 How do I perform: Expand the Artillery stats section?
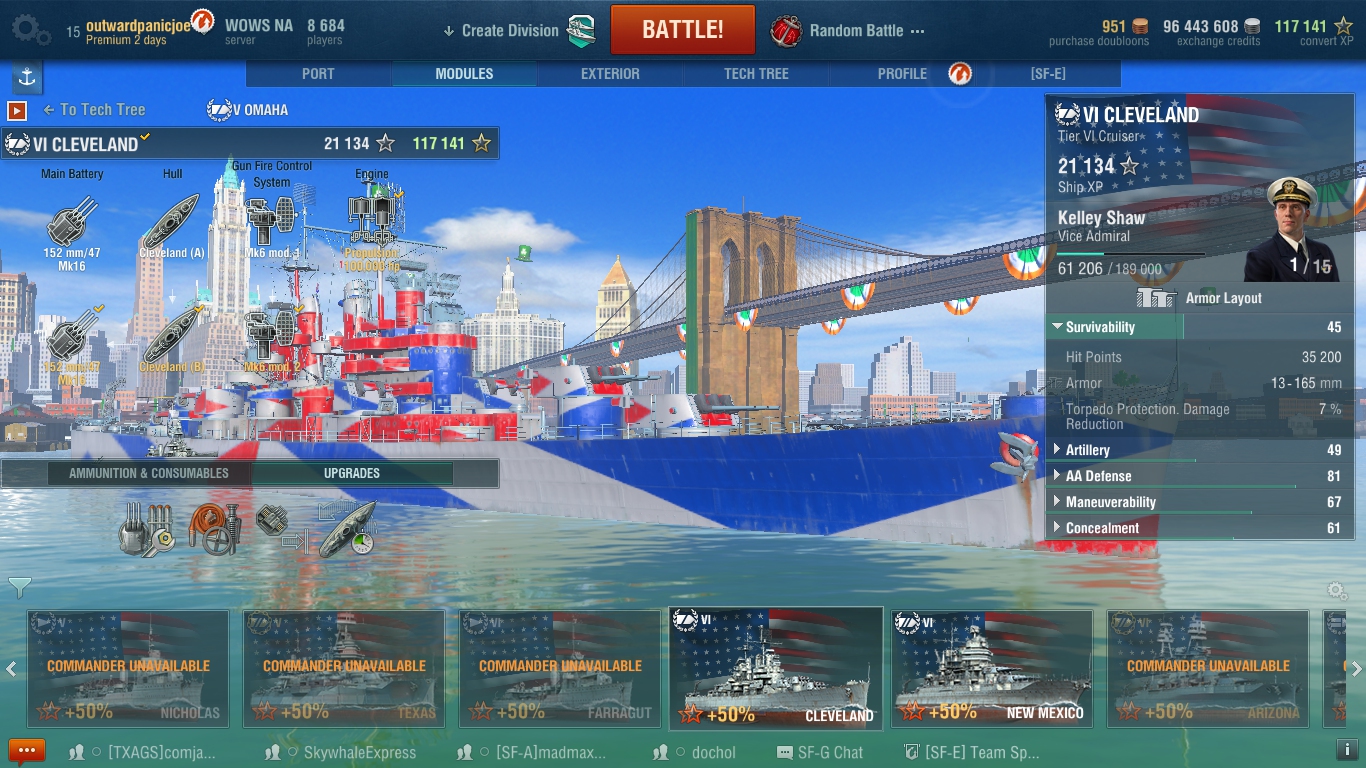1088,450
